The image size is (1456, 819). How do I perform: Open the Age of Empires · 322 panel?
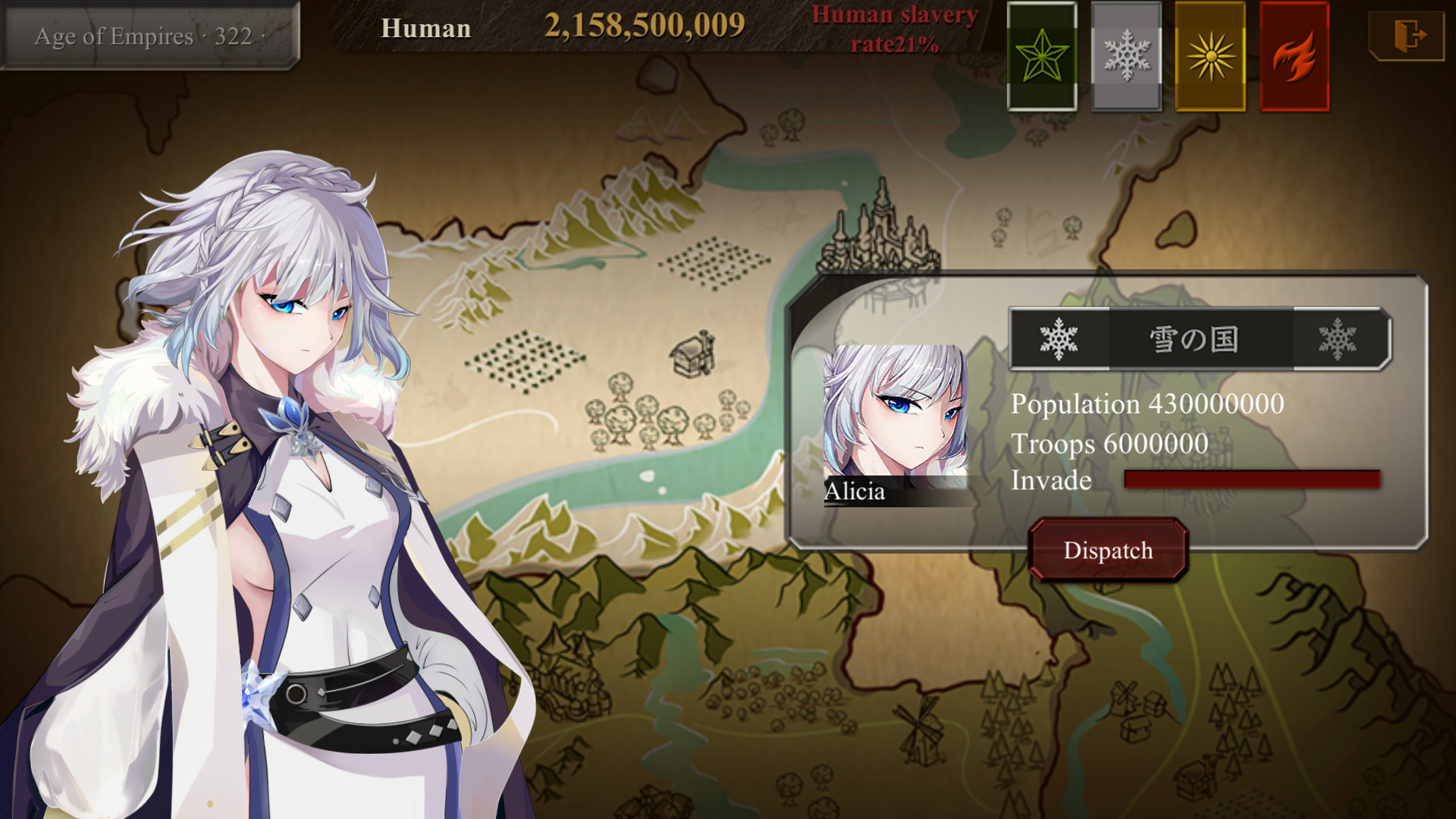[146, 32]
